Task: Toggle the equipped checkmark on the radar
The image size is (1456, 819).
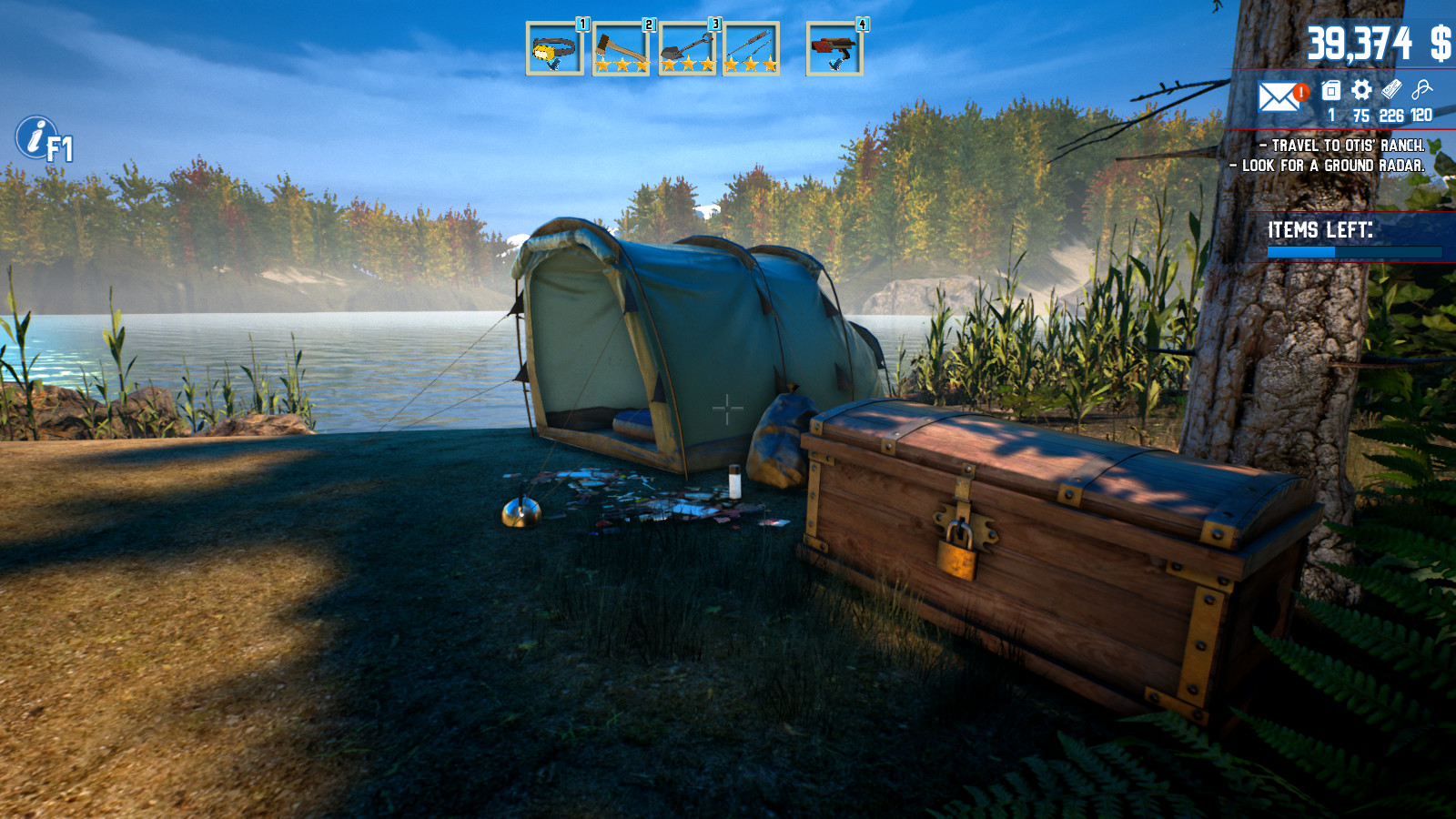Action: pos(835,66)
